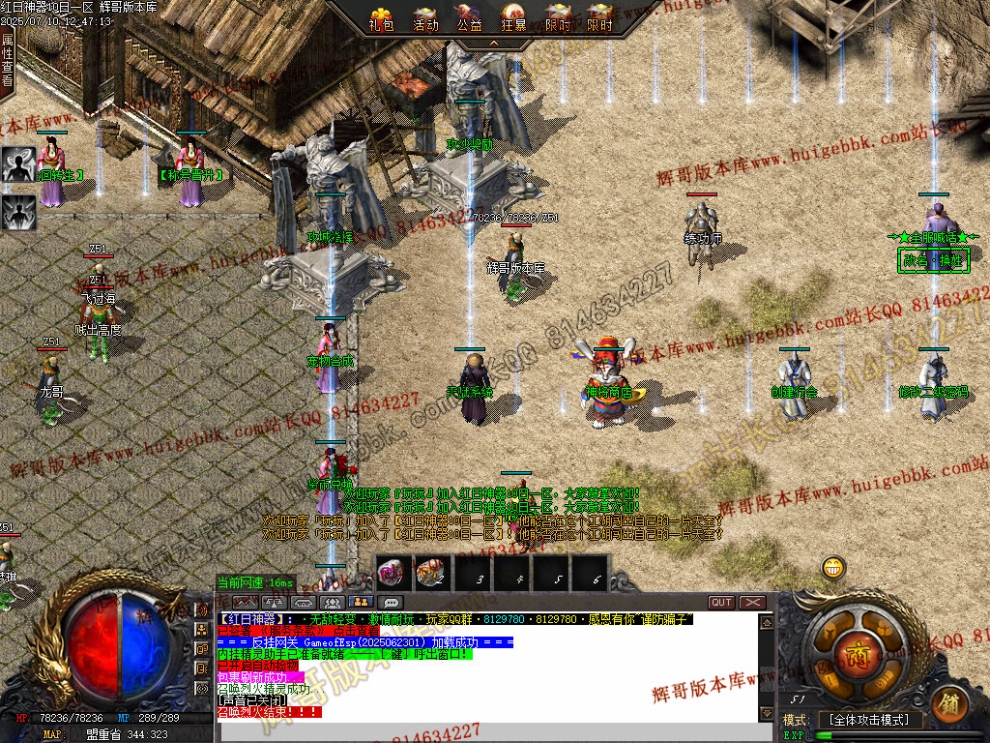Collapse the top menu bar arrow
Image resolution: width=990 pixels, height=743 pixels.
point(493,43)
